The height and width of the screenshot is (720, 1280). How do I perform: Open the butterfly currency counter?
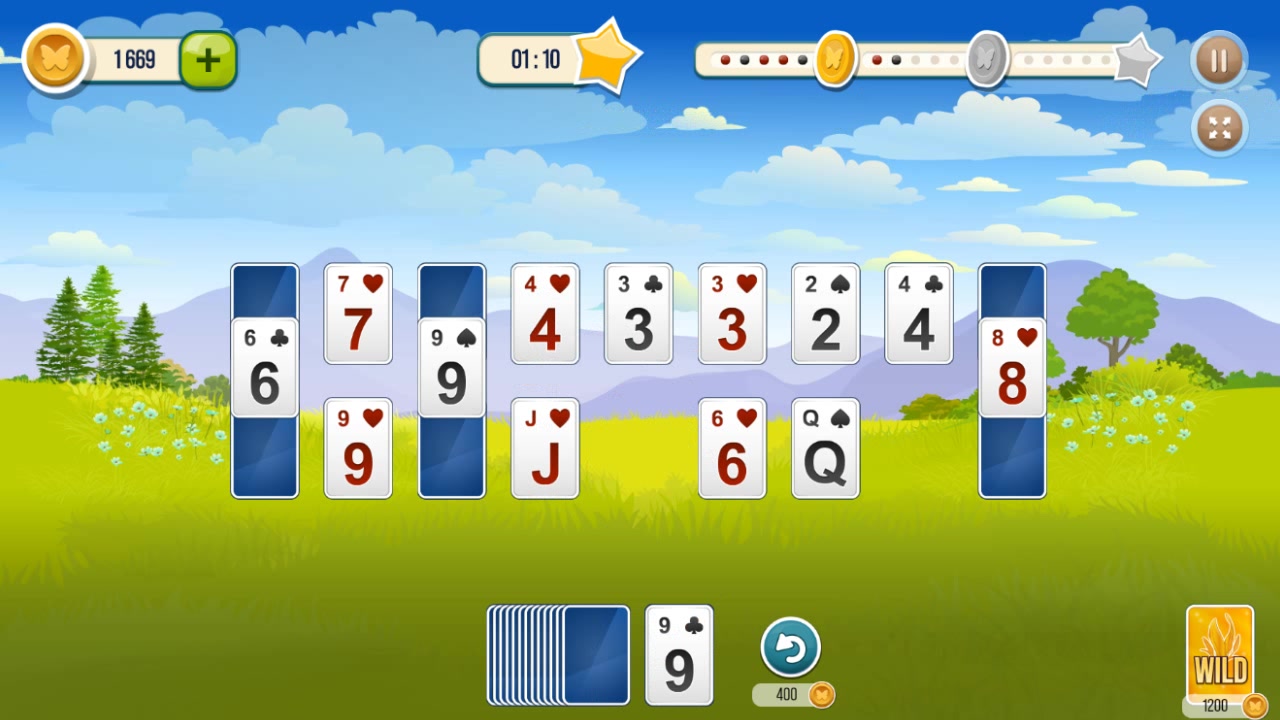(x=55, y=57)
